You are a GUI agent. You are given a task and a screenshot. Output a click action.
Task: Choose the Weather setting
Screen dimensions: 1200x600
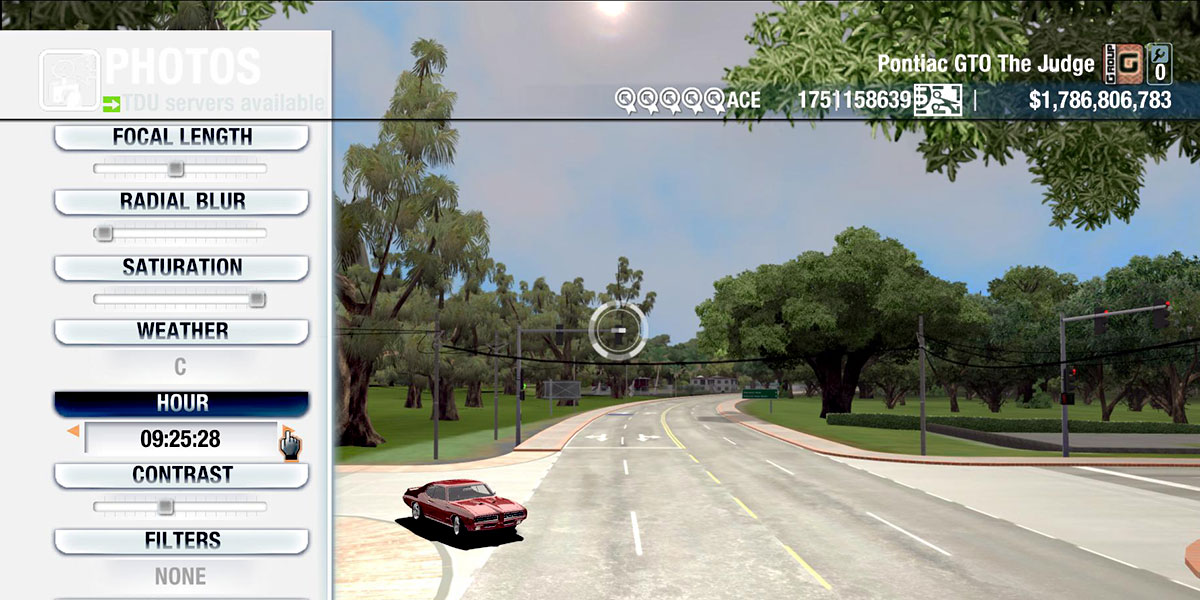pos(181,331)
